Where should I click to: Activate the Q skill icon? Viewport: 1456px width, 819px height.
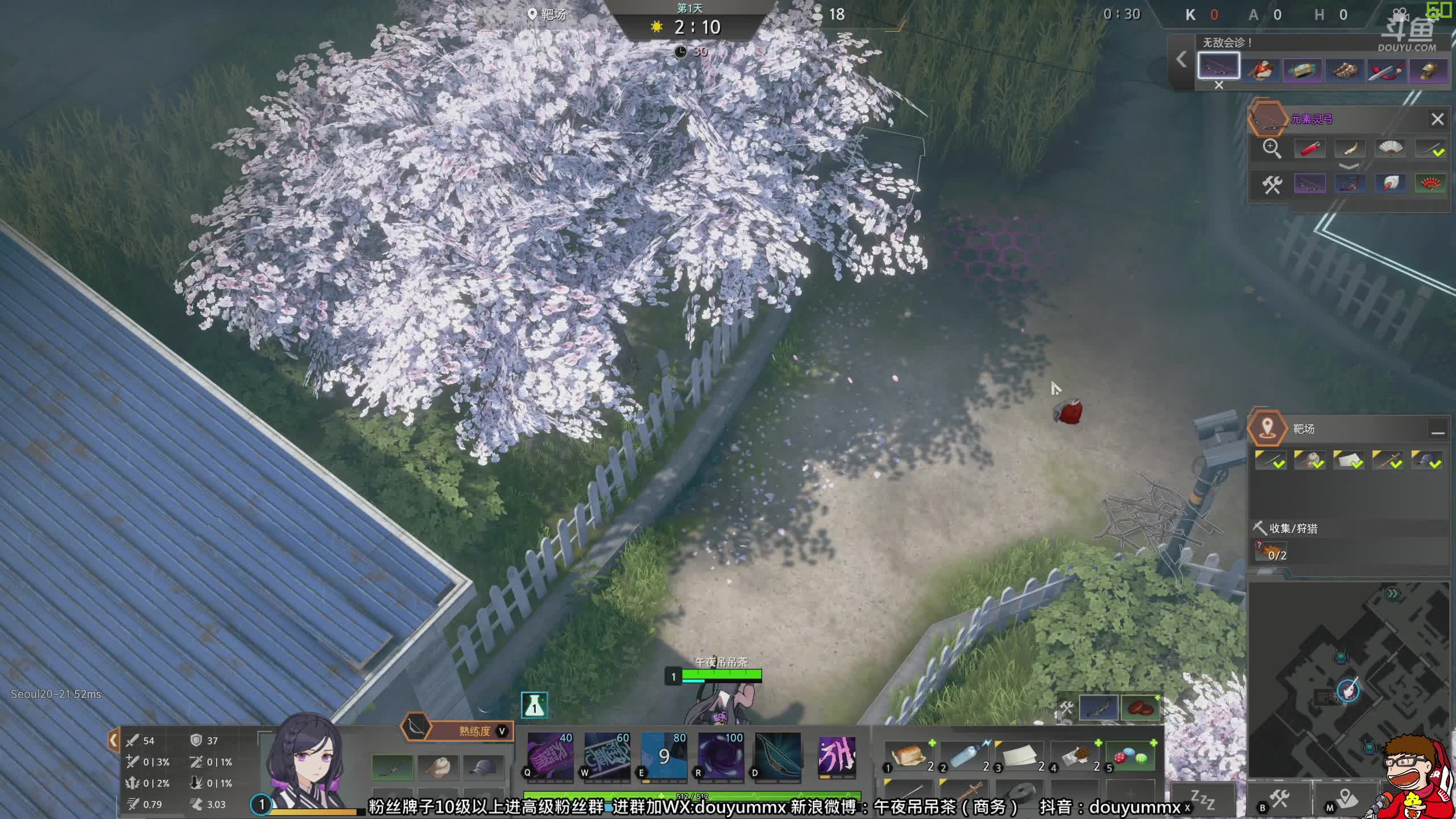coord(550,756)
